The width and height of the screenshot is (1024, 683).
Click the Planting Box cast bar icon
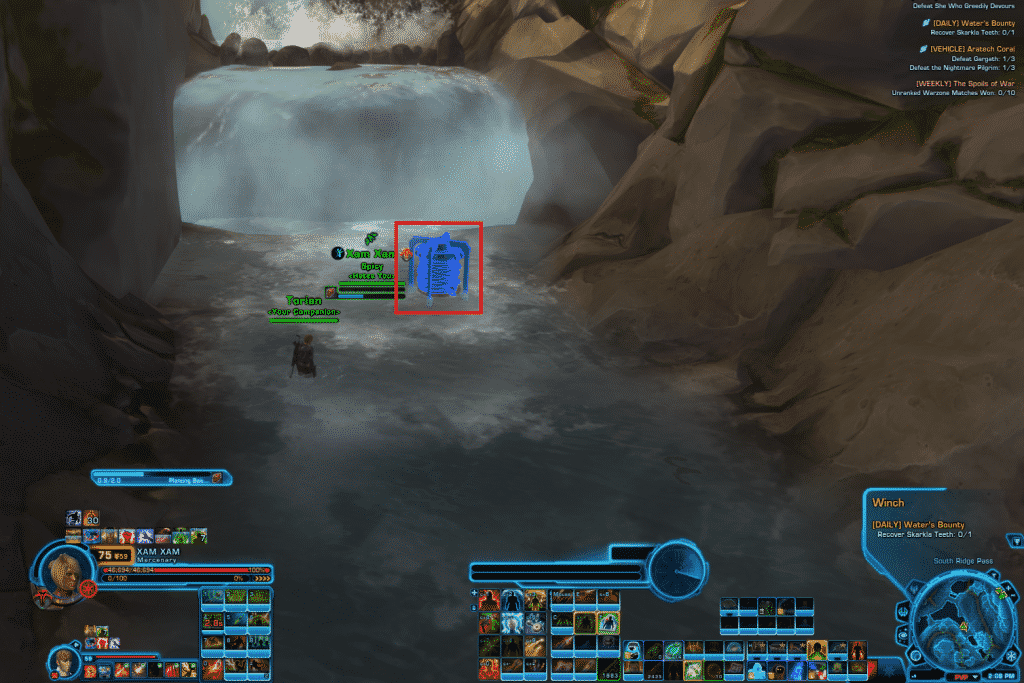tap(217, 478)
